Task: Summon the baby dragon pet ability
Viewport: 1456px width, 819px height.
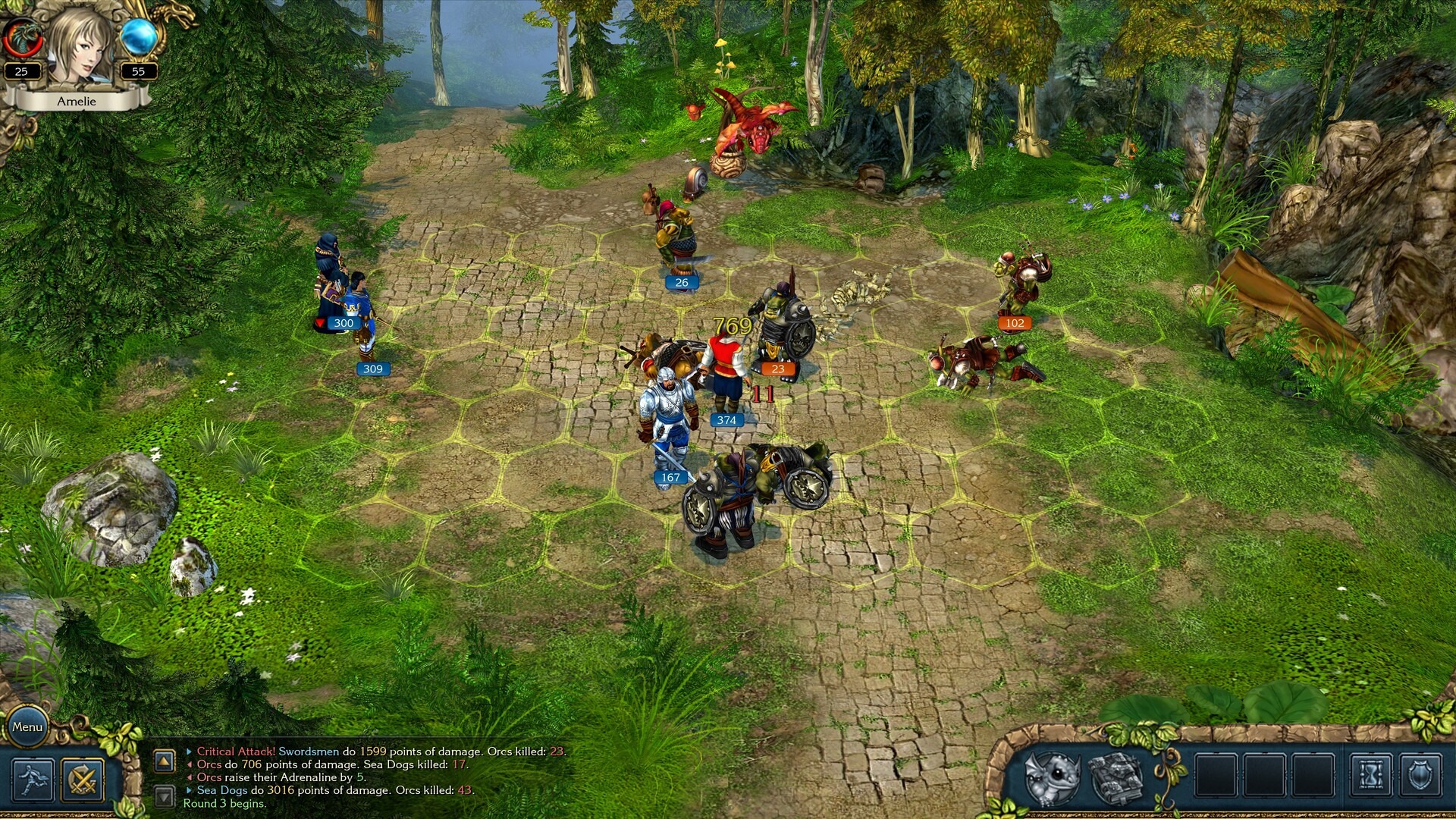Action: click(x=1052, y=777)
